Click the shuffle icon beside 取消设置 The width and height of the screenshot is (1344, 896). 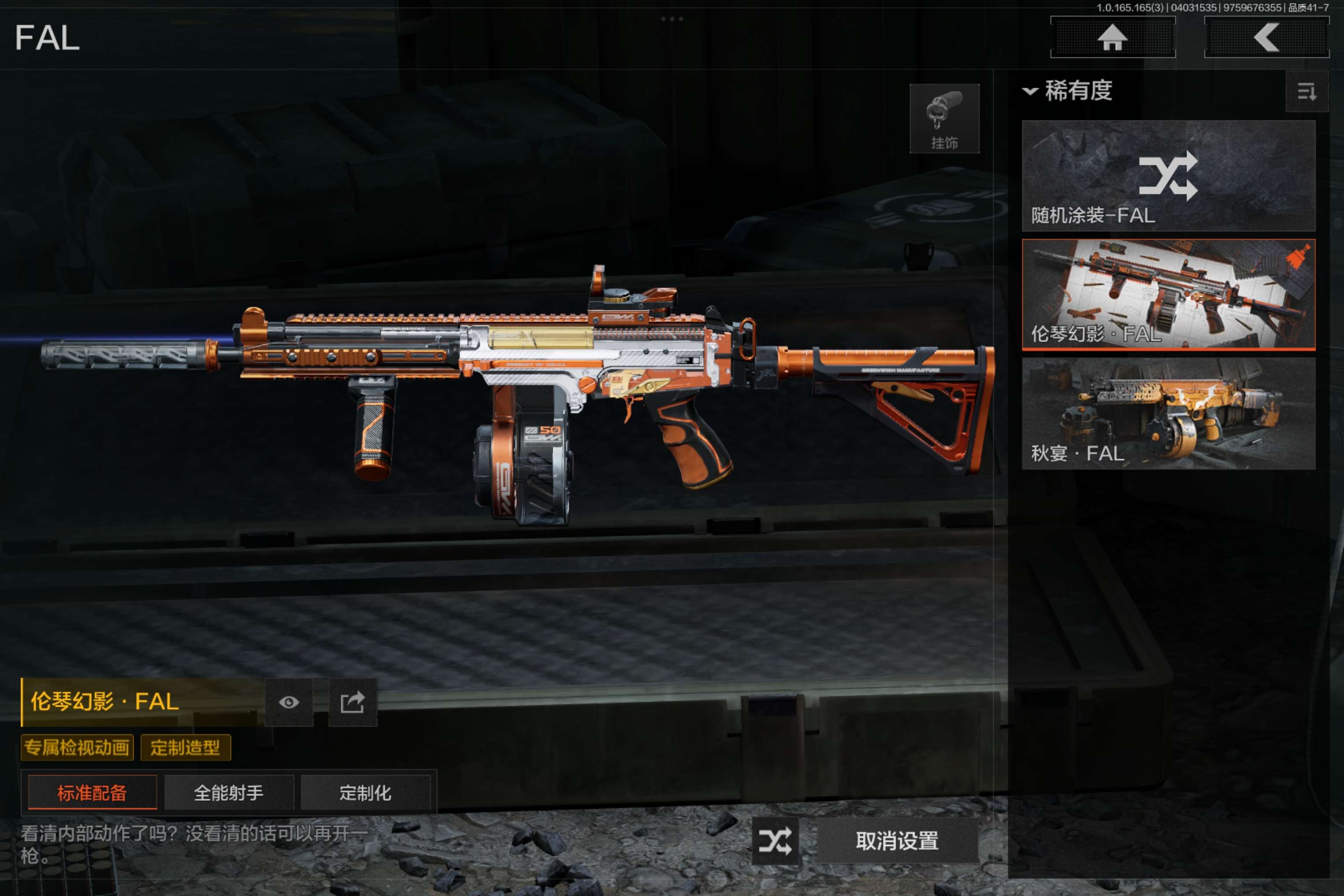(775, 840)
